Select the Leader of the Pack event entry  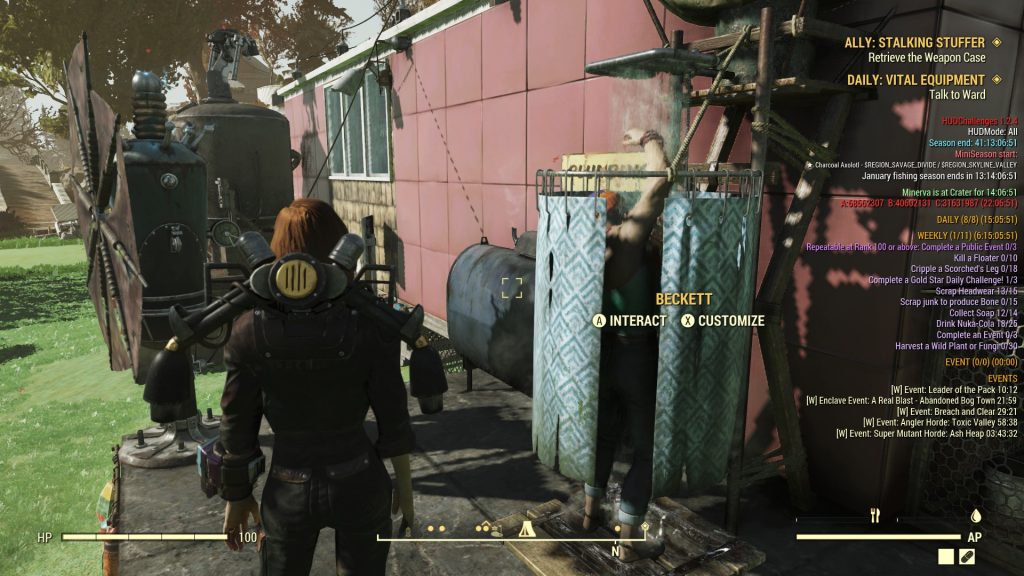click(x=954, y=390)
